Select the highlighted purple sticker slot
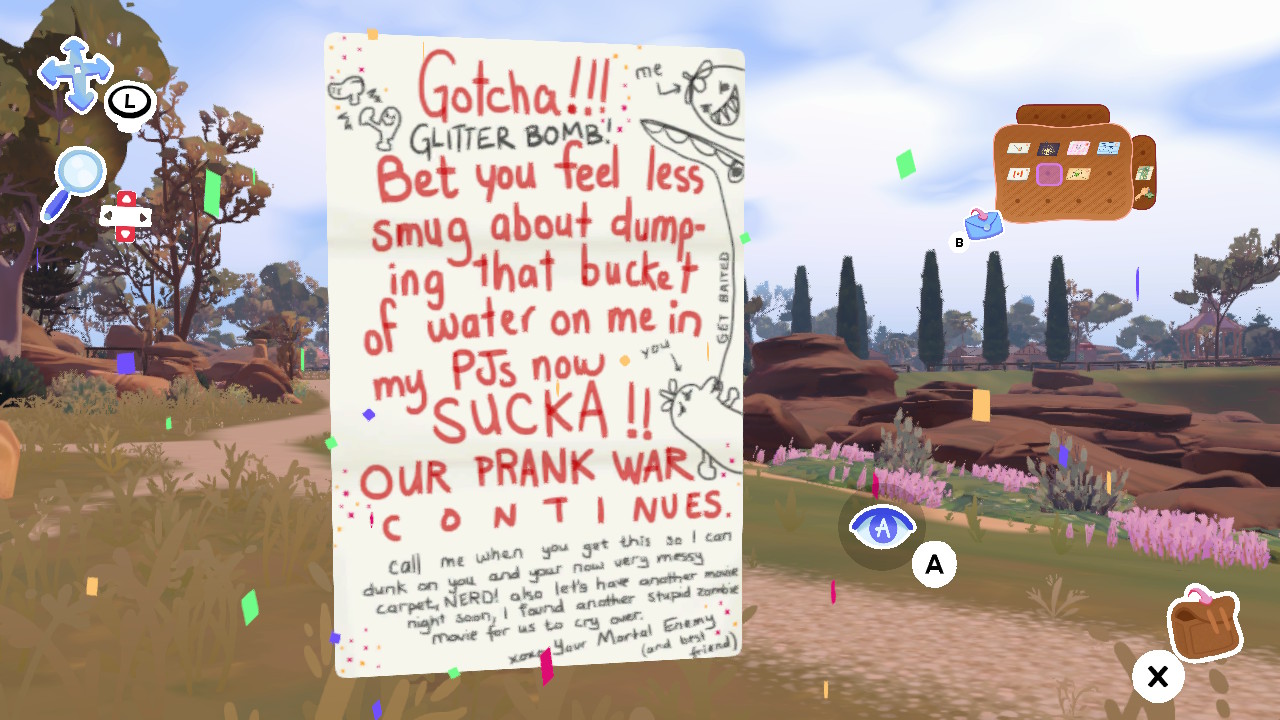The image size is (1280, 720). pos(1049,174)
